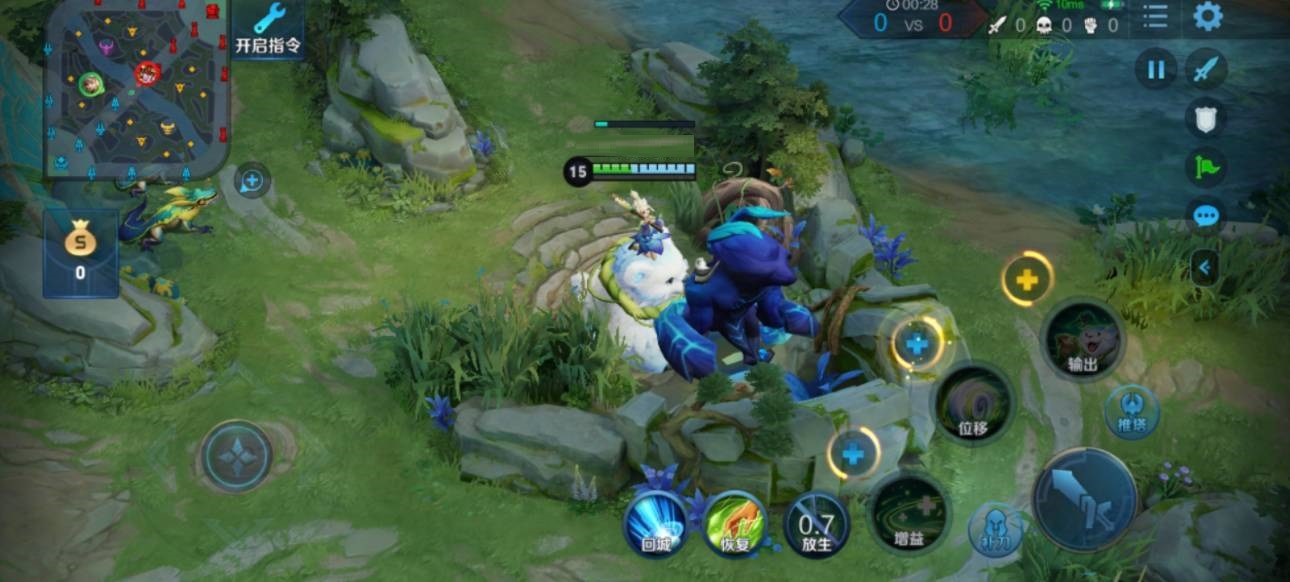Select the green flag rally signal
Viewport: 1290px width, 582px height.
click(1206, 166)
